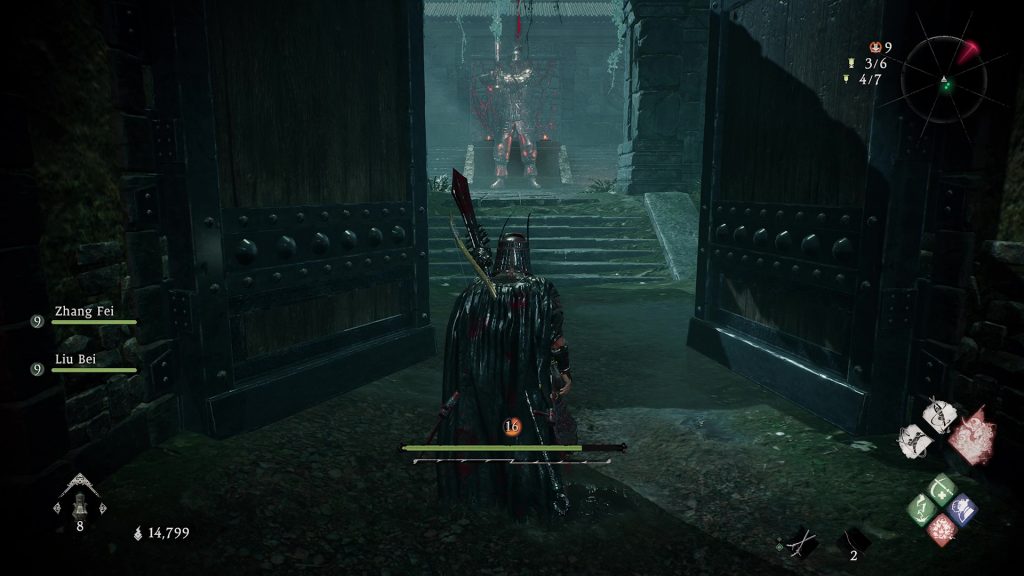This screenshot has height=576, width=1024.
Task: Activate the large red divine beast icon
Action: tap(972, 436)
